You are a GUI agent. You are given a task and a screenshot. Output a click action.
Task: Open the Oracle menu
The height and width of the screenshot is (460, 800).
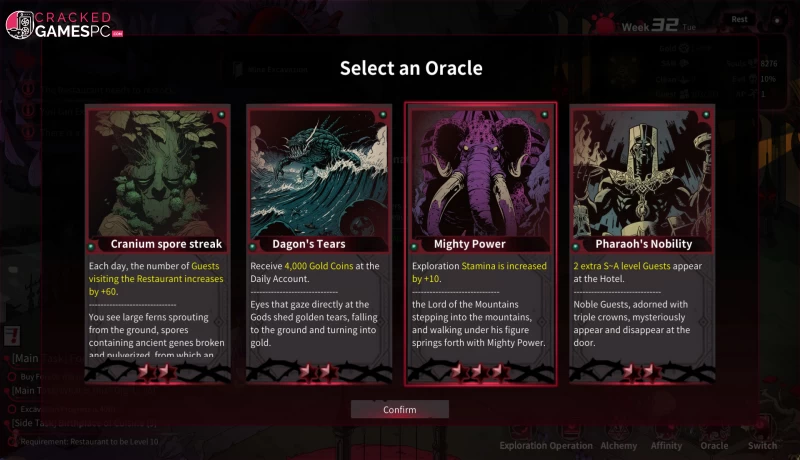click(x=714, y=445)
